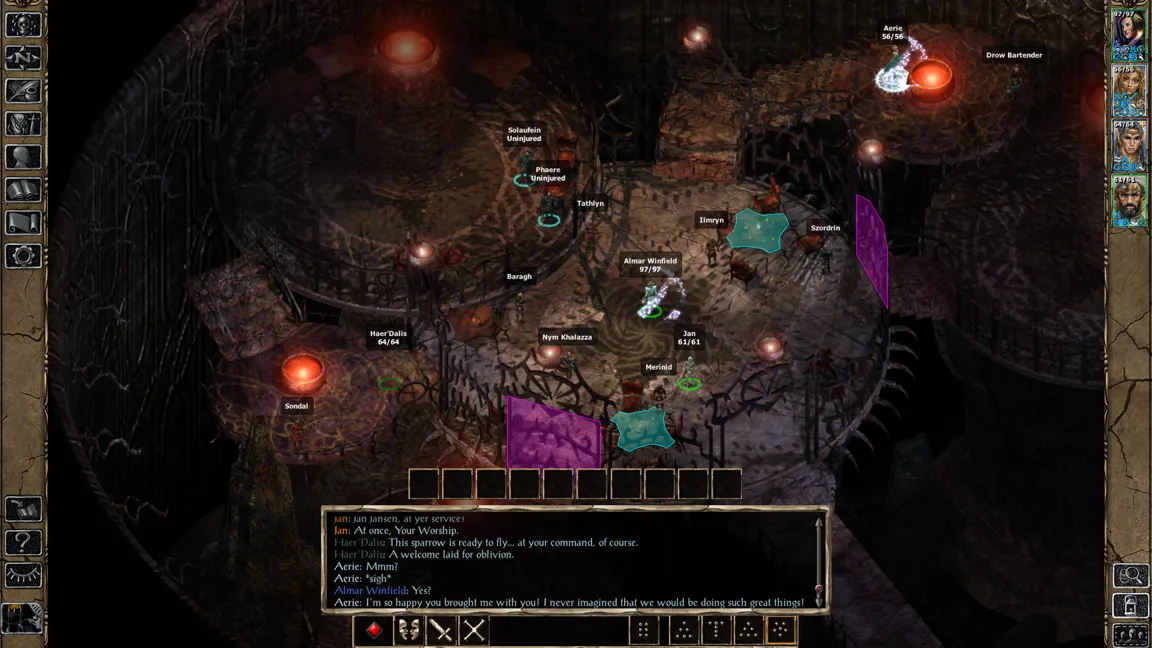
Task: Activate the red gem action button
Action: pyautogui.click(x=374, y=630)
